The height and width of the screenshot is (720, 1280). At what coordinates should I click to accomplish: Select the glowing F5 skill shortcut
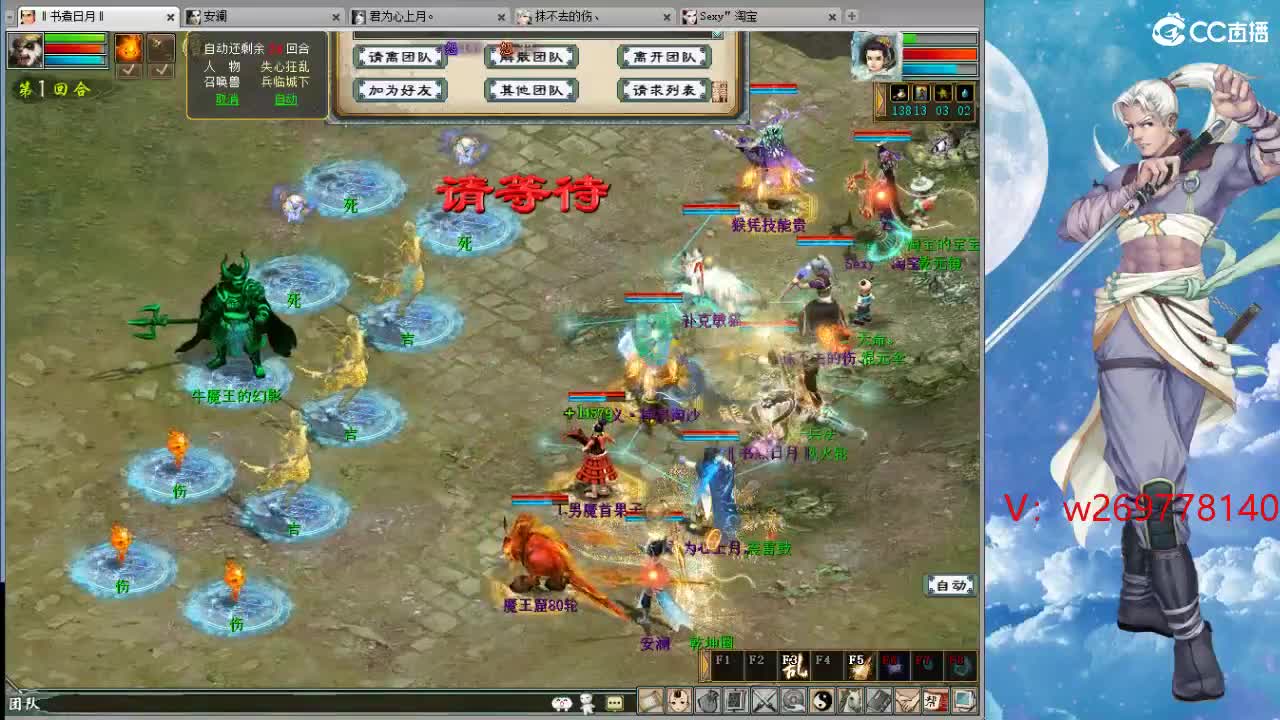[856, 665]
